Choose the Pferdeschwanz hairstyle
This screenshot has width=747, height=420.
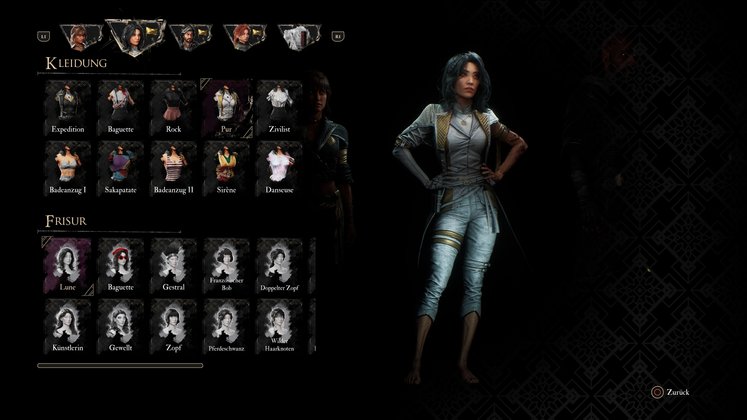(227, 326)
